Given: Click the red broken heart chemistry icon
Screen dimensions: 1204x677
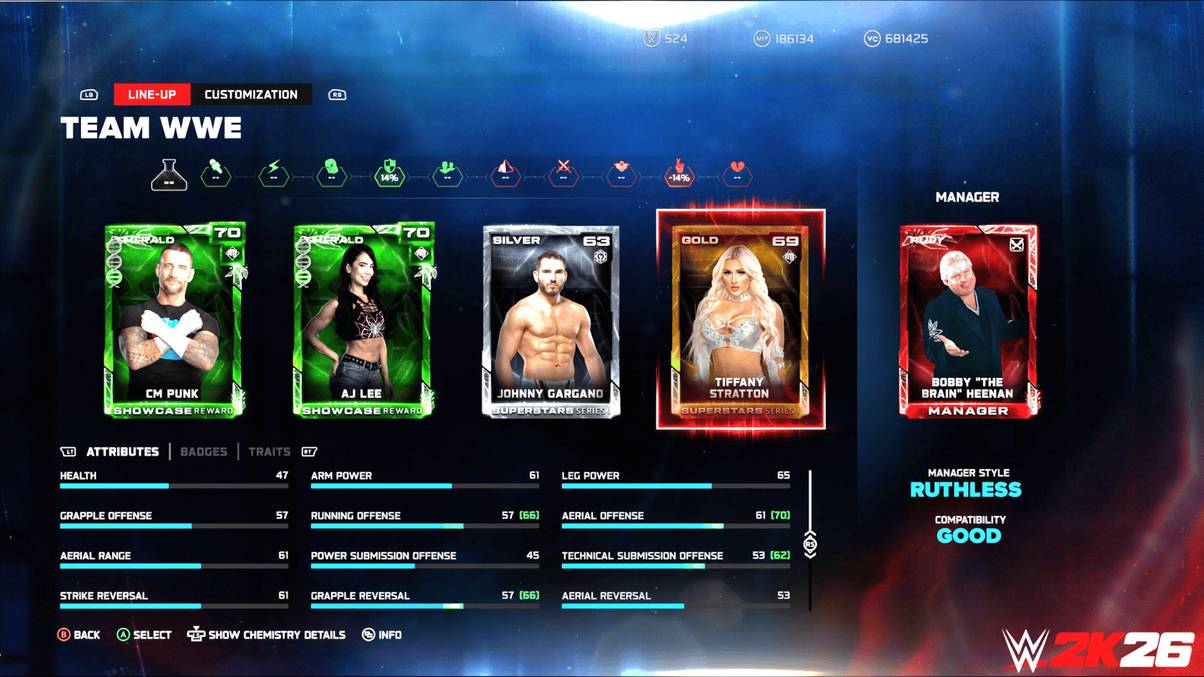Looking at the screenshot, I should [x=737, y=174].
